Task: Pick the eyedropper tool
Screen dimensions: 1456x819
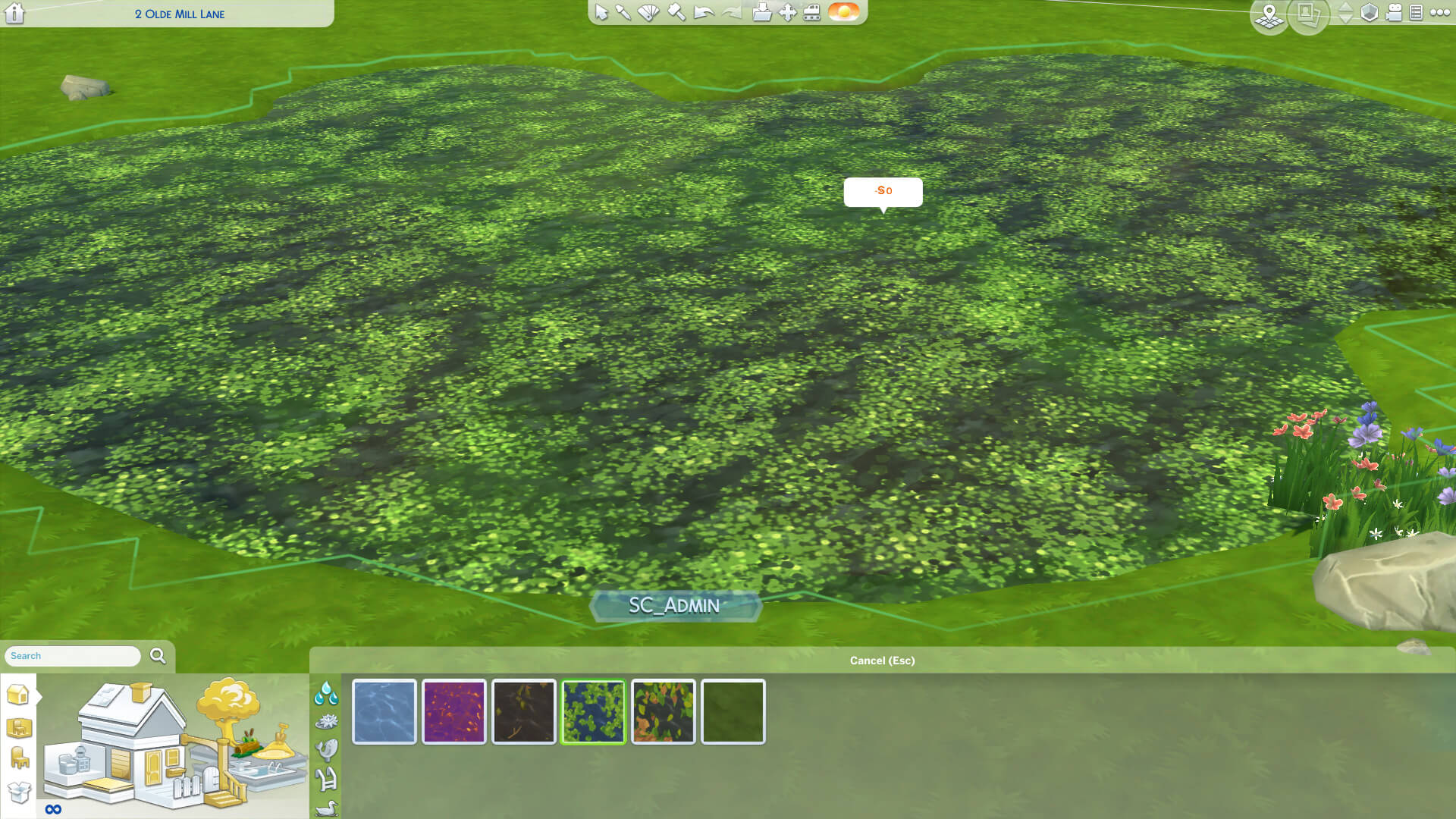Action: click(623, 13)
